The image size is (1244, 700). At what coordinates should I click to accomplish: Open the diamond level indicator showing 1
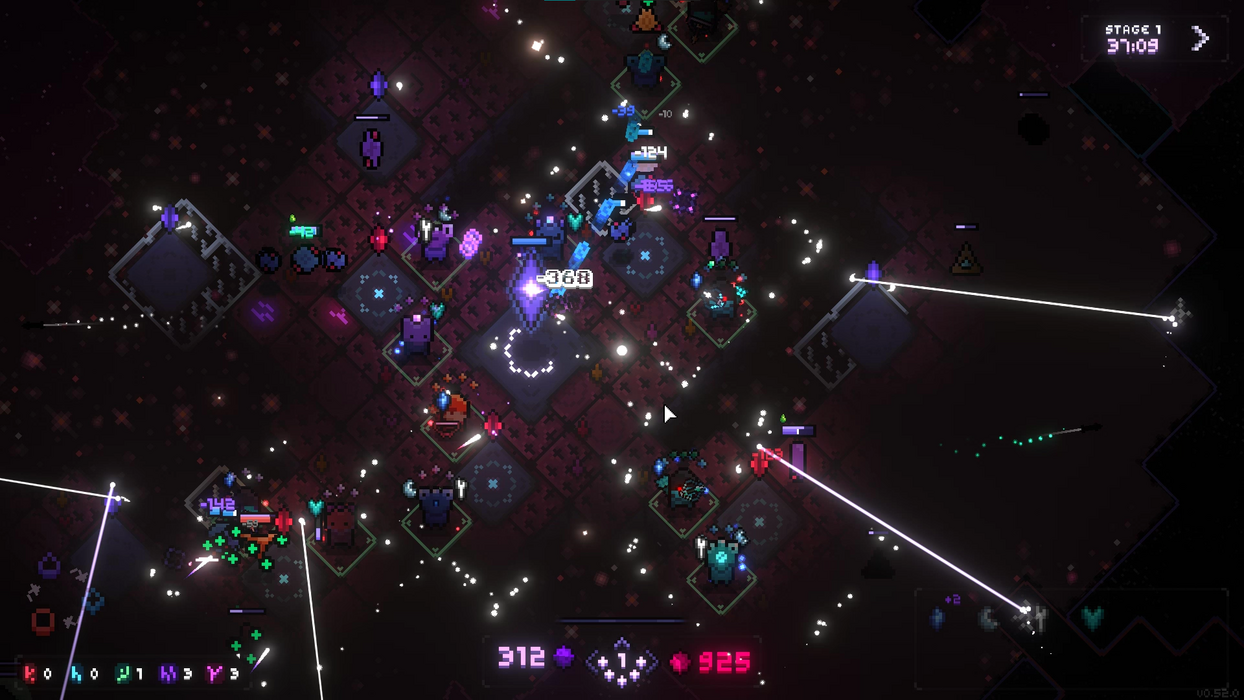point(622,661)
